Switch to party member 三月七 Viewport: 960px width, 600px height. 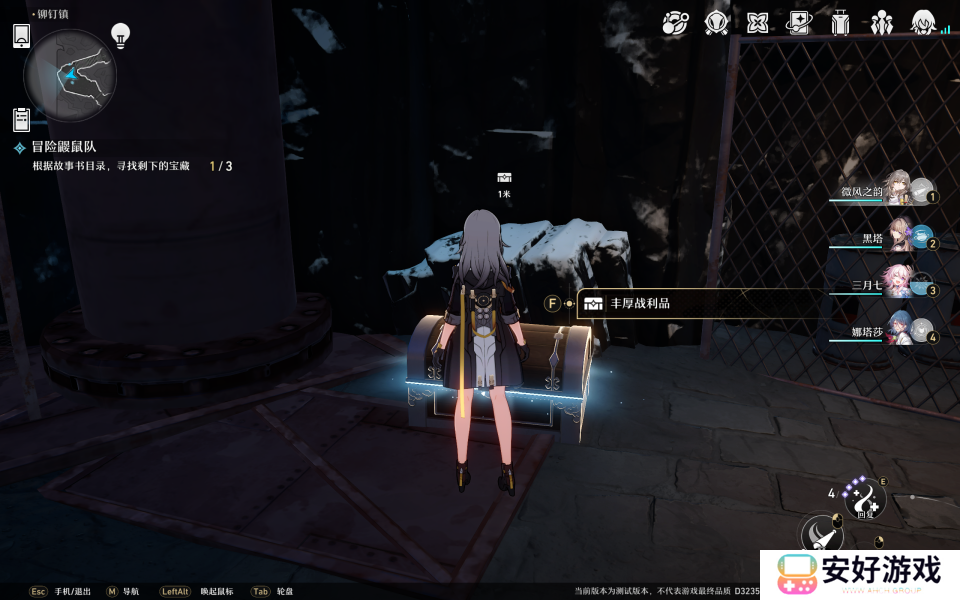[896, 284]
